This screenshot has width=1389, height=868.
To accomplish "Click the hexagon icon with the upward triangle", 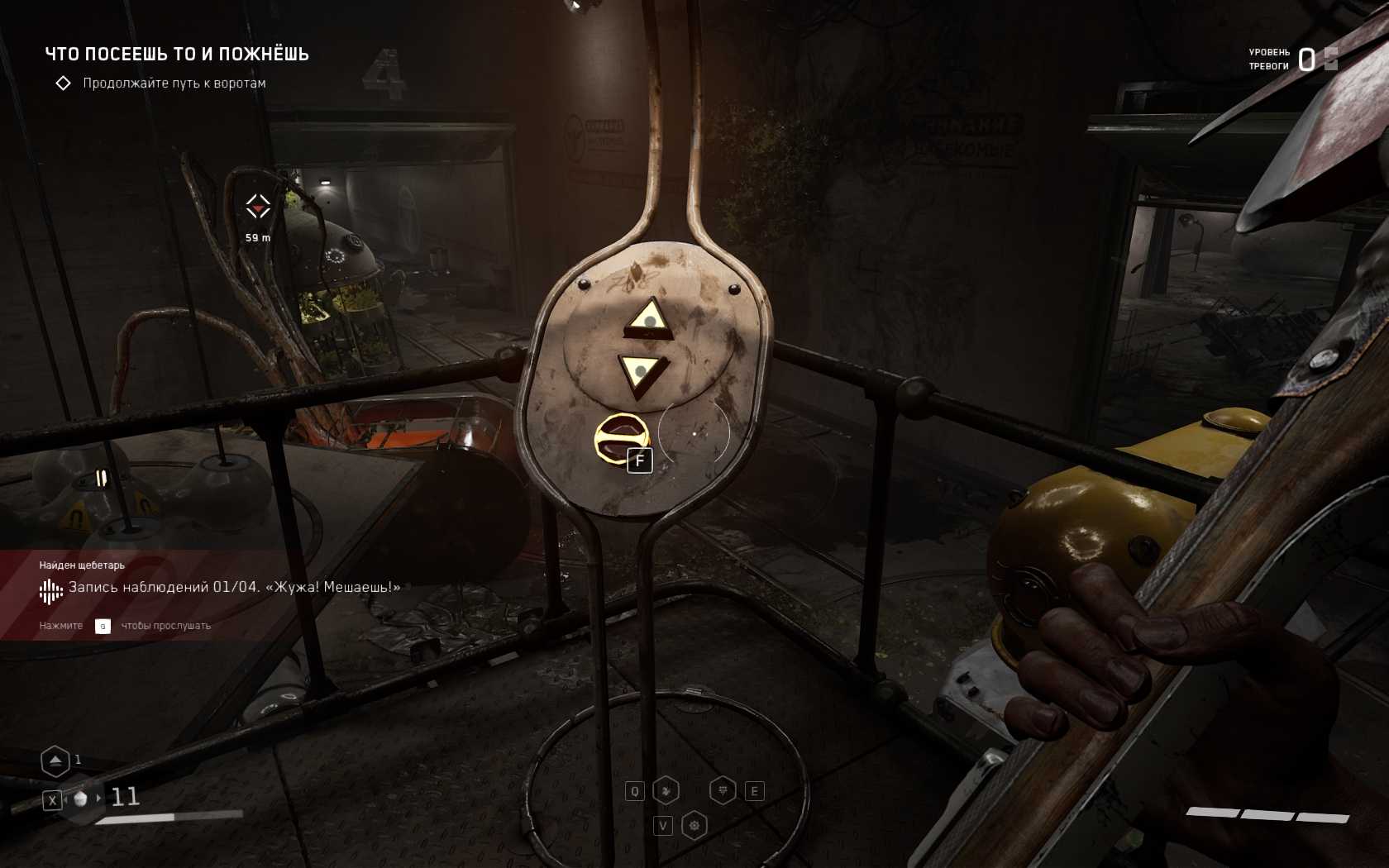I will click(x=55, y=761).
